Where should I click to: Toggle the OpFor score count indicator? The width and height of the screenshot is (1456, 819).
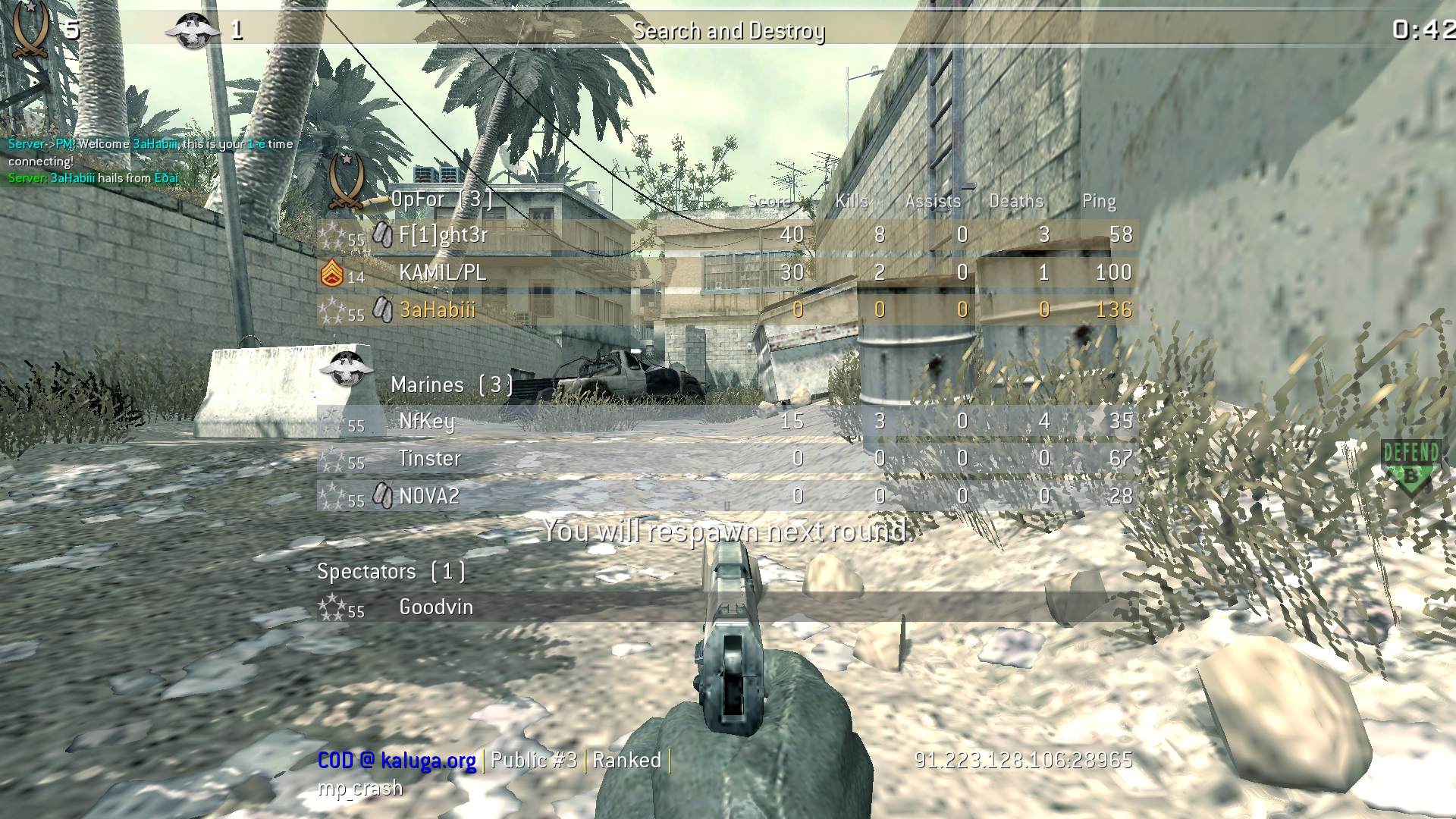coord(72,30)
